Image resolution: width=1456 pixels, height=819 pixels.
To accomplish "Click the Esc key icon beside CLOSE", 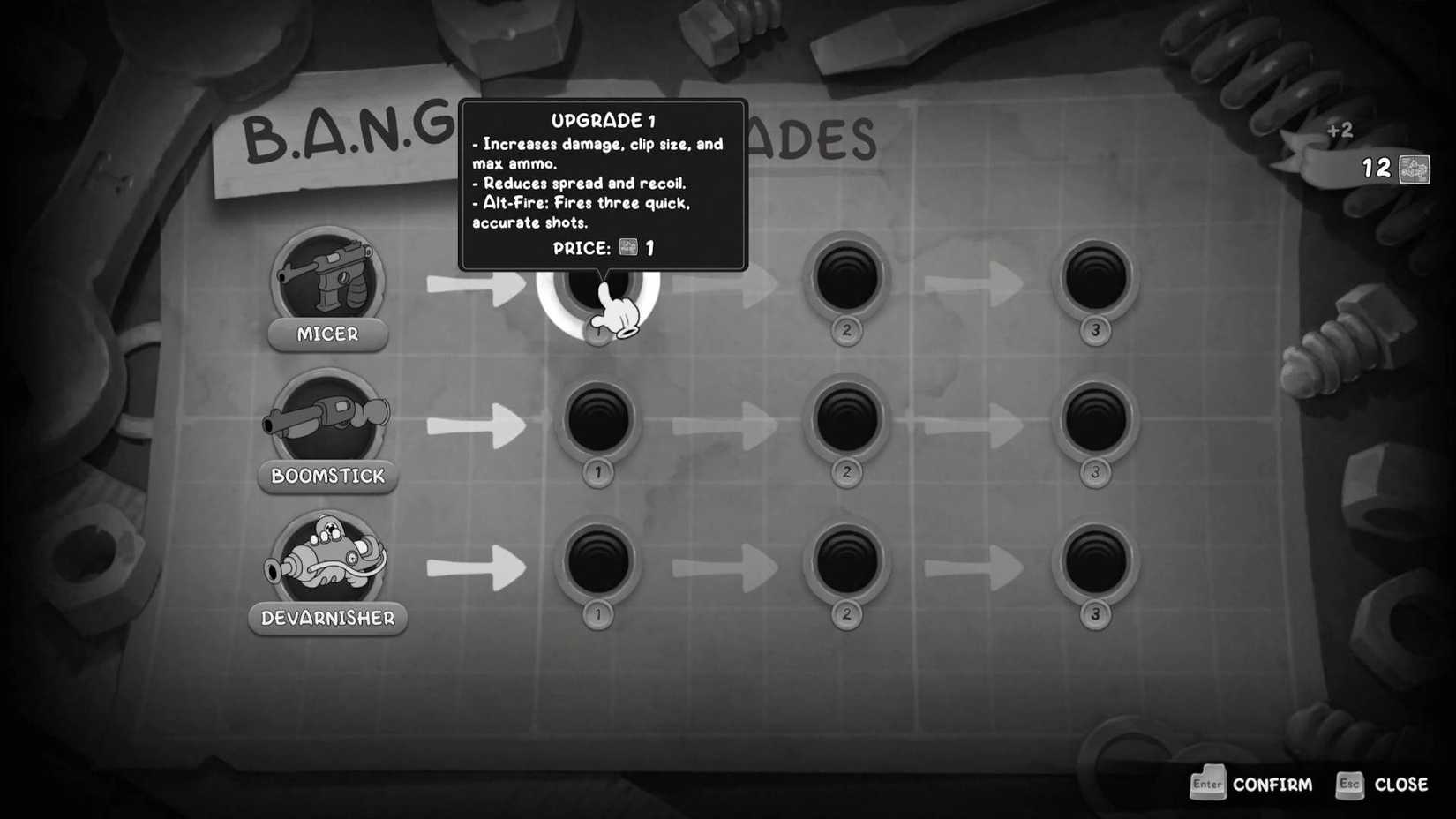I will [x=1348, y=784].
